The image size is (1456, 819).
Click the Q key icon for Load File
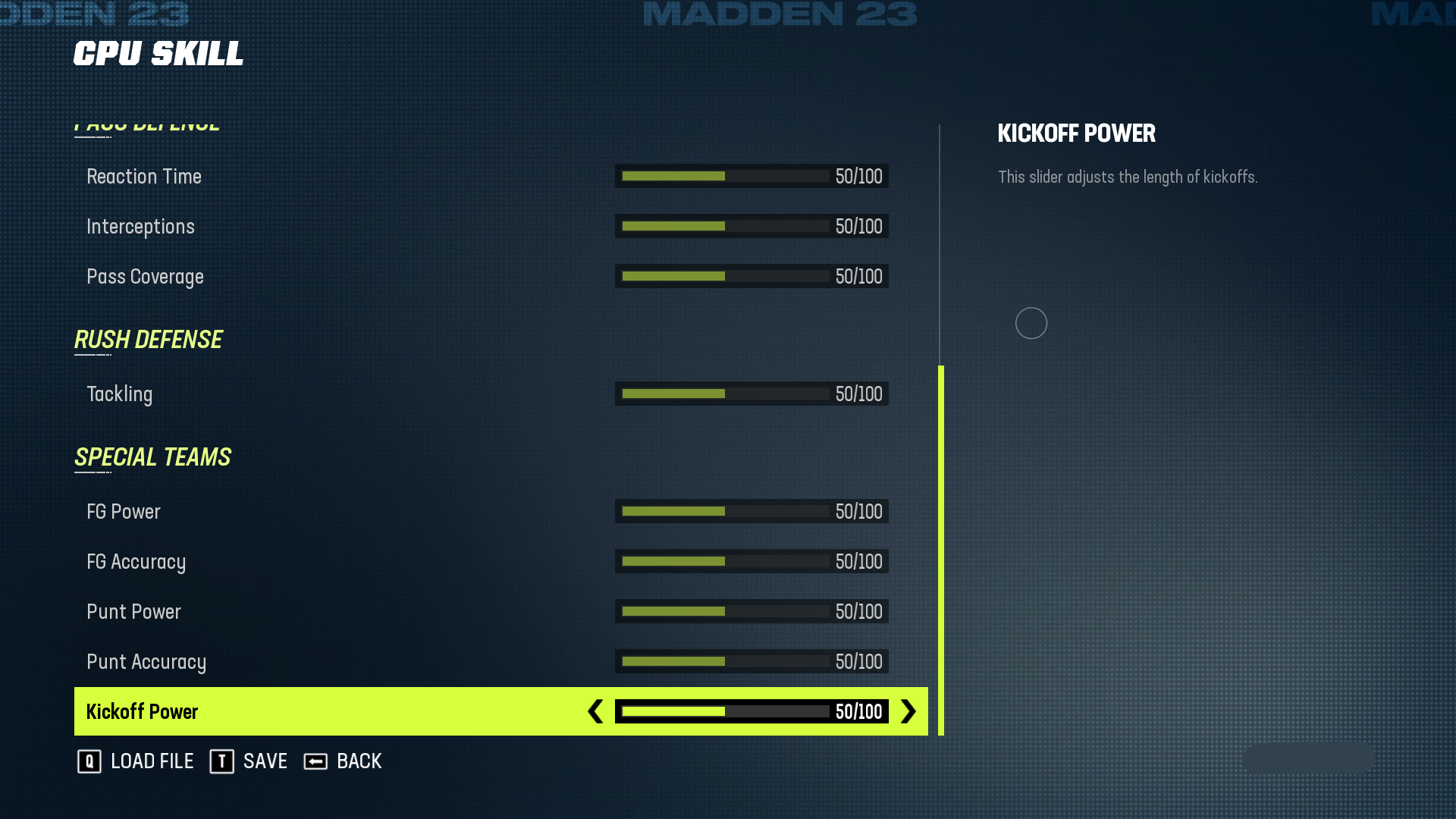pos(89,761)
